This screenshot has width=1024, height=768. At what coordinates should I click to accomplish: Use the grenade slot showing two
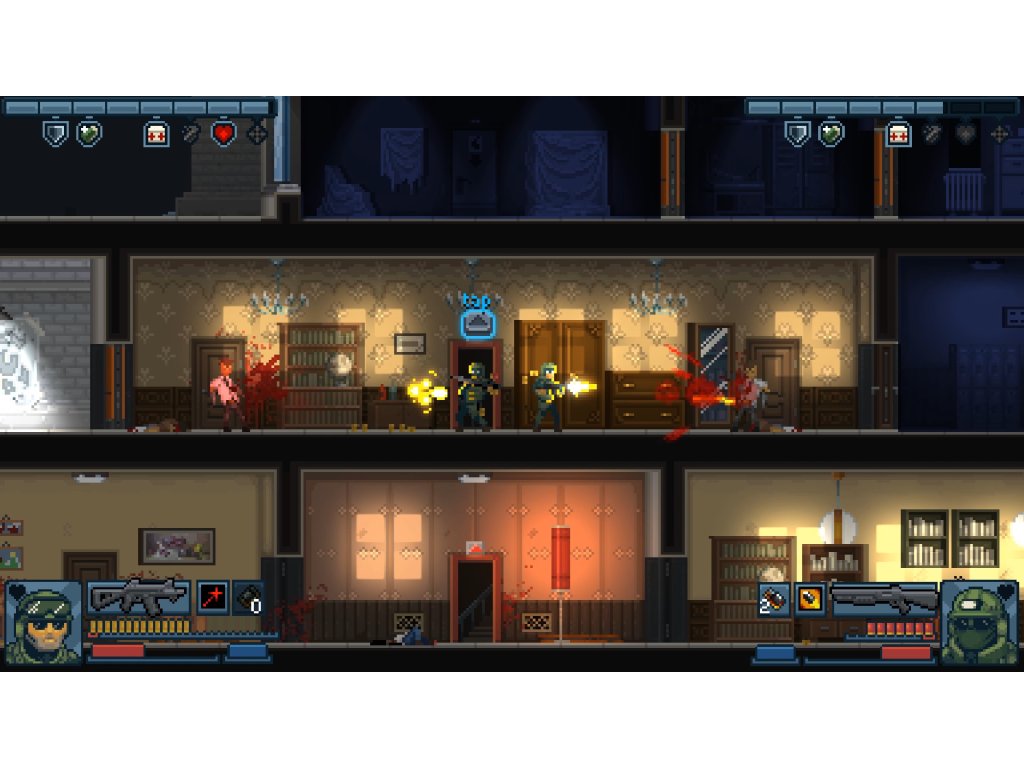tap(772, 598)
